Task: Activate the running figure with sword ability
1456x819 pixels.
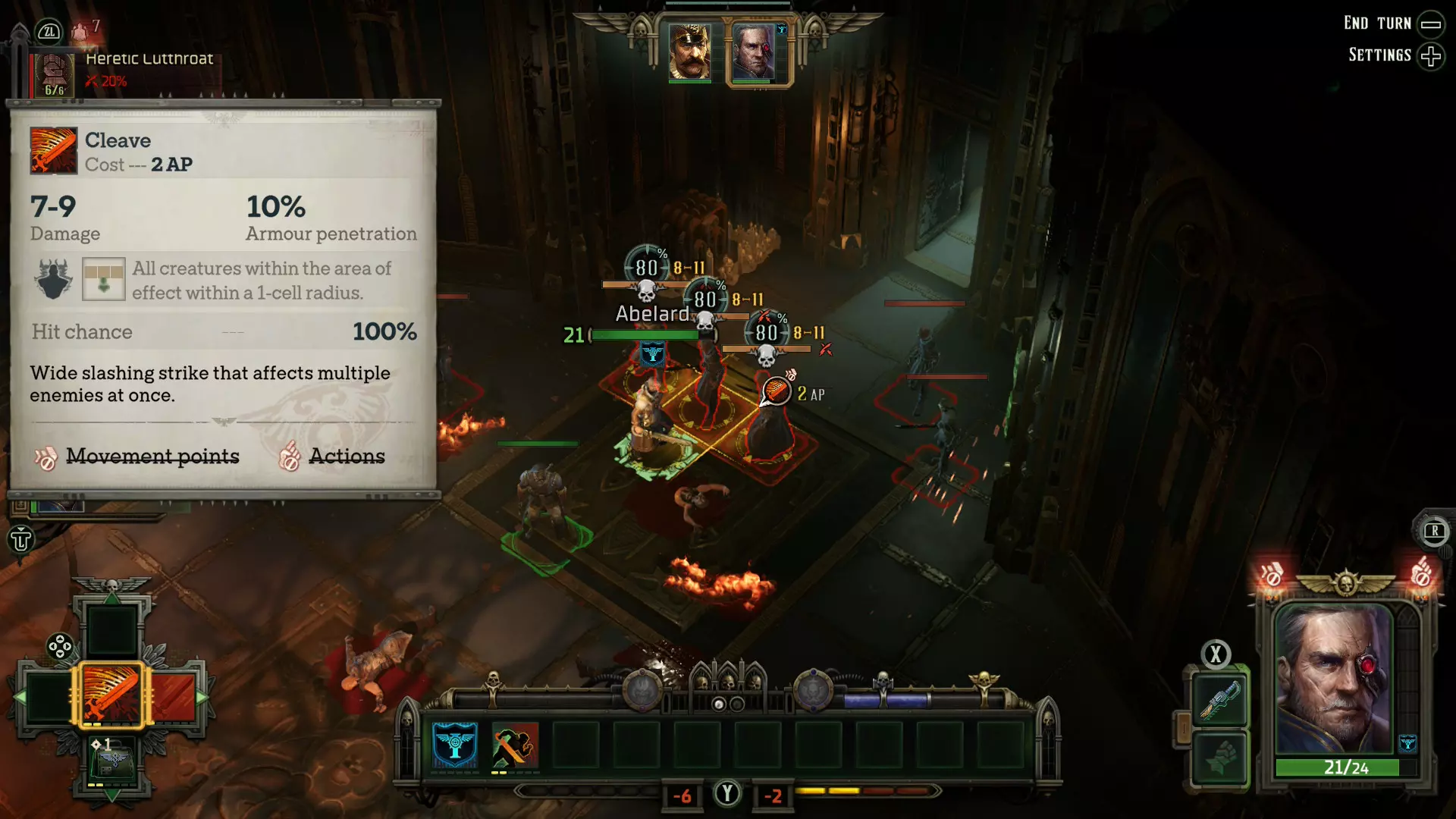Action: (x=515, y=745)
